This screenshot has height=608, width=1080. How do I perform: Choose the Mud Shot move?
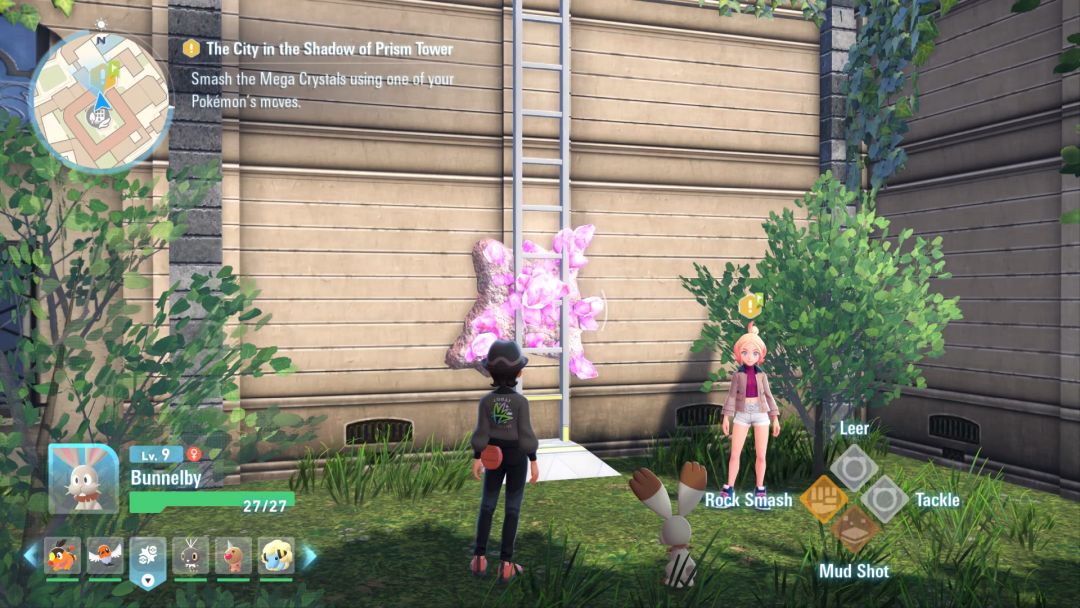coord(854,530)
